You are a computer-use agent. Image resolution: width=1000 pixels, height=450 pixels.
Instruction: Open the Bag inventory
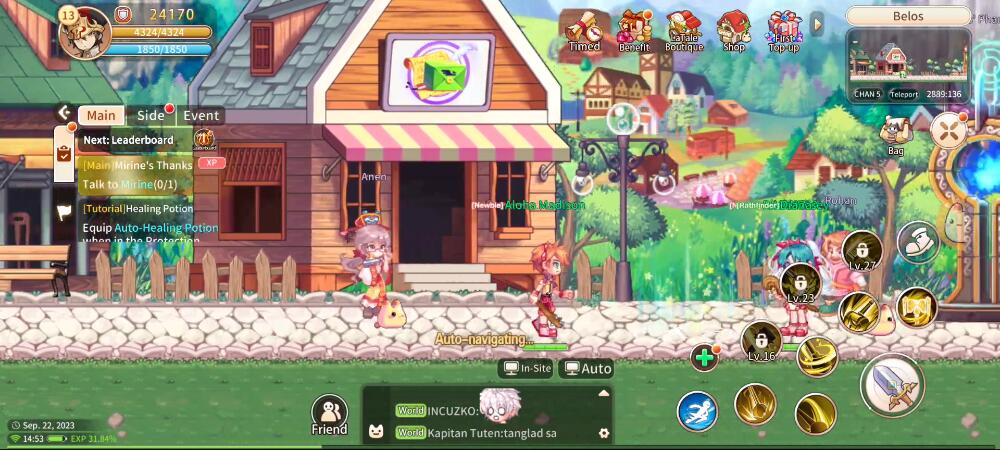(895, 134)
